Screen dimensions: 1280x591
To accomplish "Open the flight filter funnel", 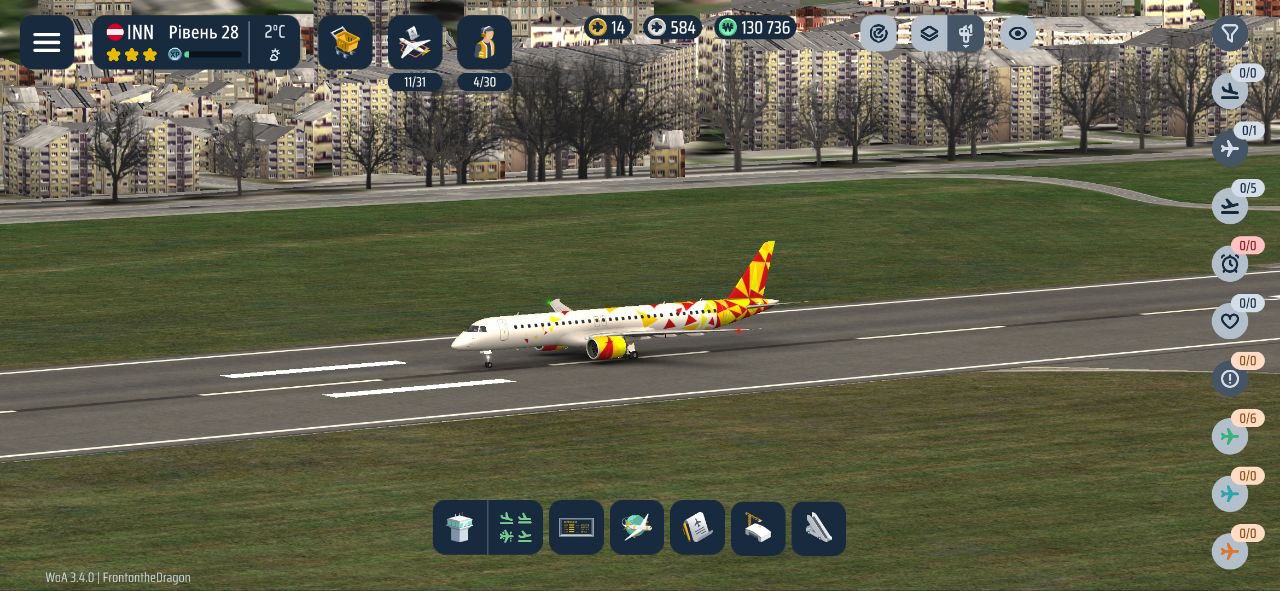I will tap(1230, 34).
